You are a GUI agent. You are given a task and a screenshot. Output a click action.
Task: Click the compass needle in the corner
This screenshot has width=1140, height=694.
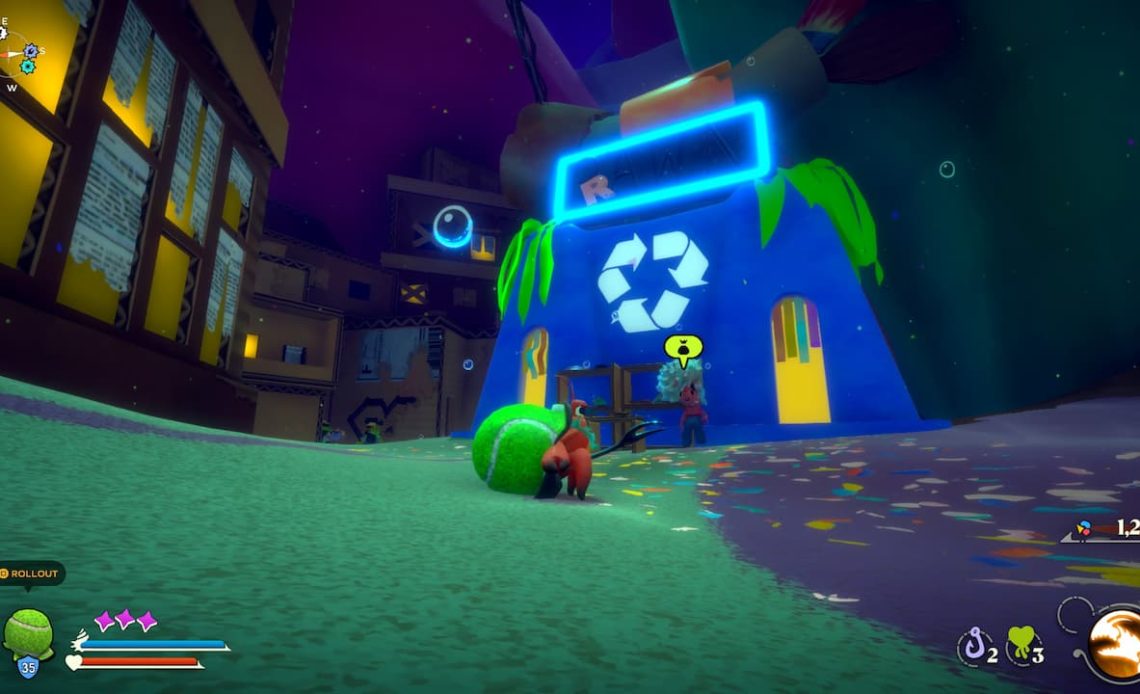click(x=10, y=52)
